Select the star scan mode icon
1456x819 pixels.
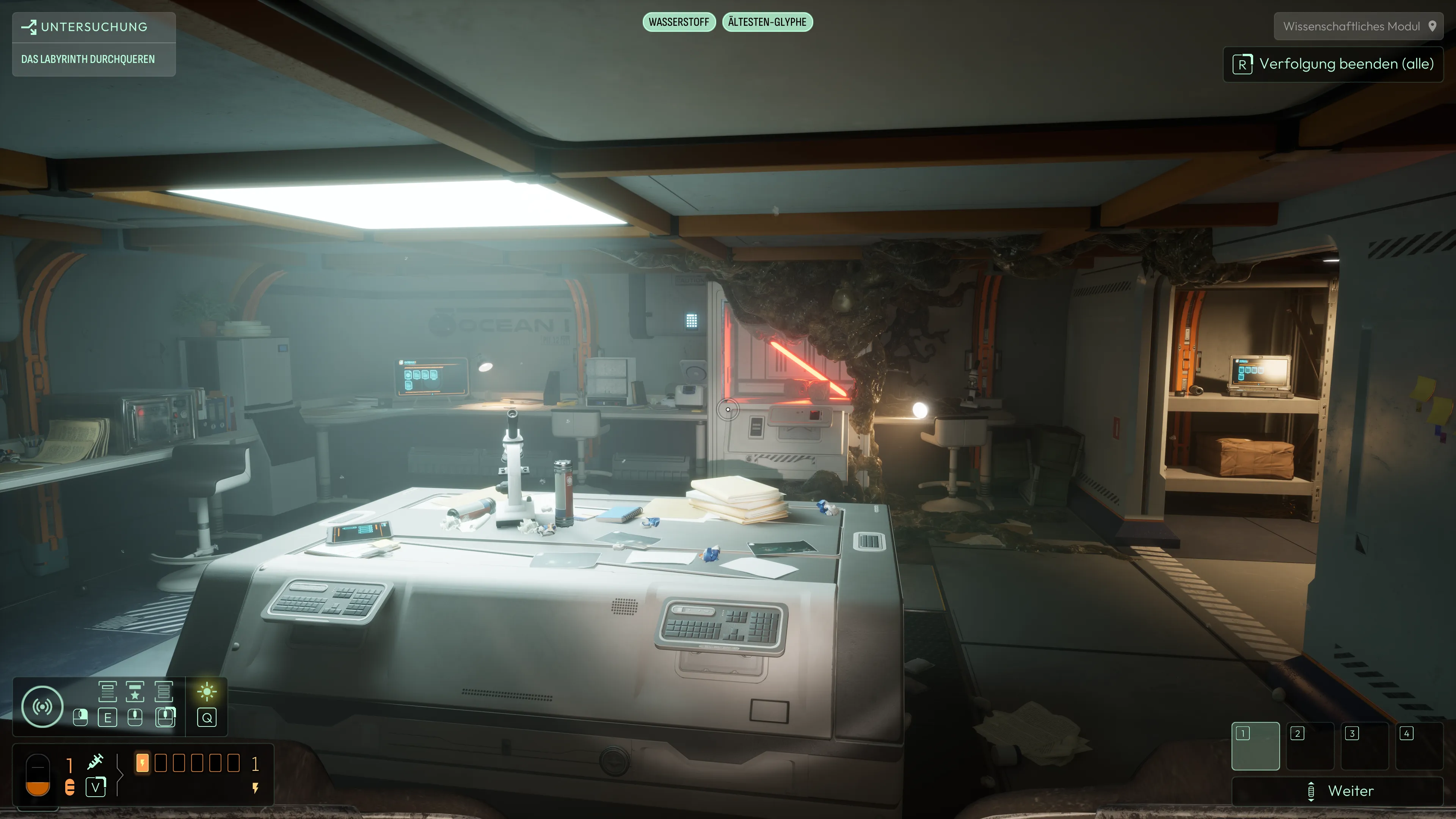pos(135,691)
